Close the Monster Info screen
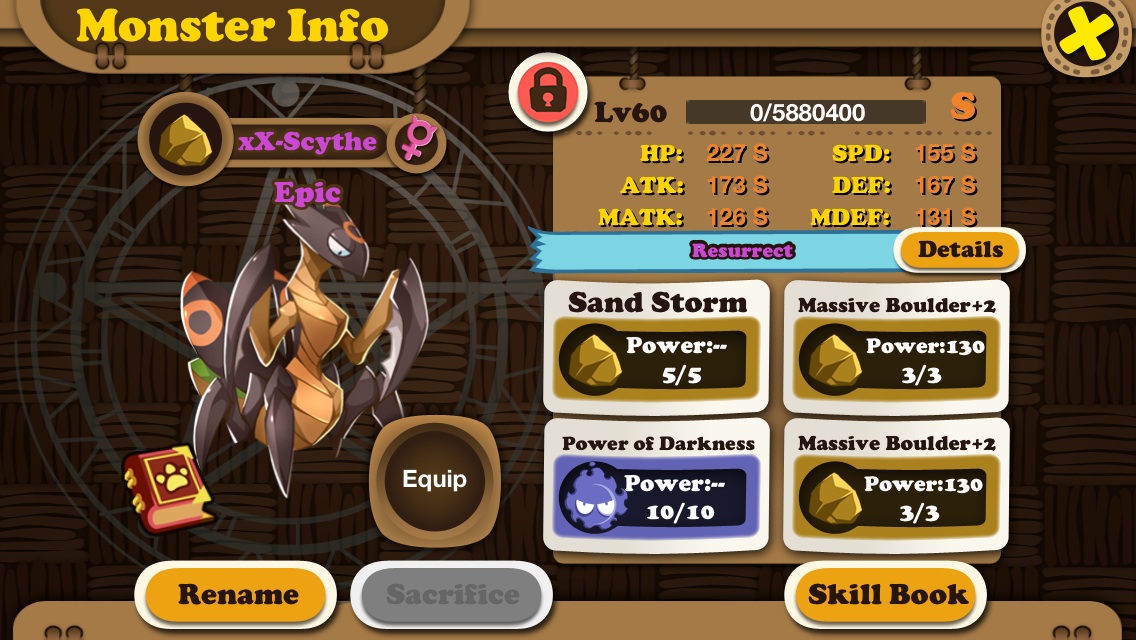This screenshot has height=640, width=1136. coord(1087,36)
